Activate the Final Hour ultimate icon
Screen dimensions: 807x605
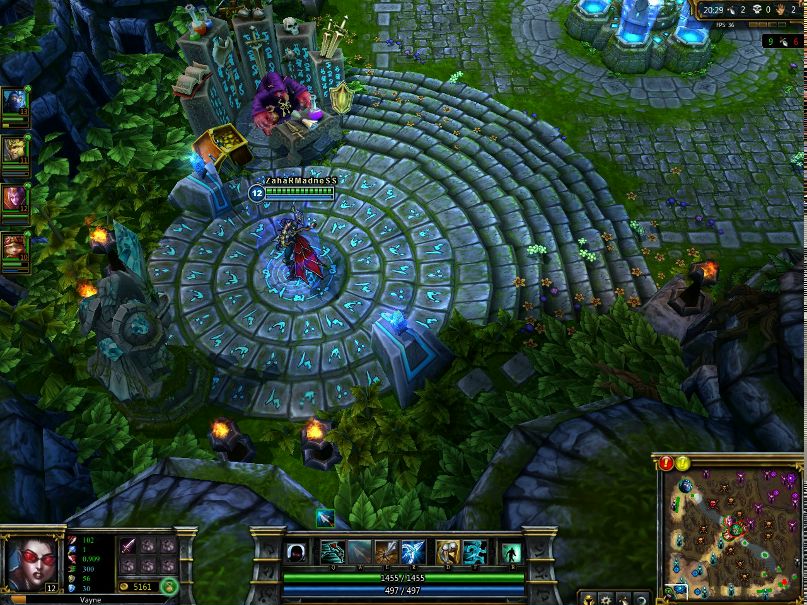pyautogui.click(x=413, y=552)
